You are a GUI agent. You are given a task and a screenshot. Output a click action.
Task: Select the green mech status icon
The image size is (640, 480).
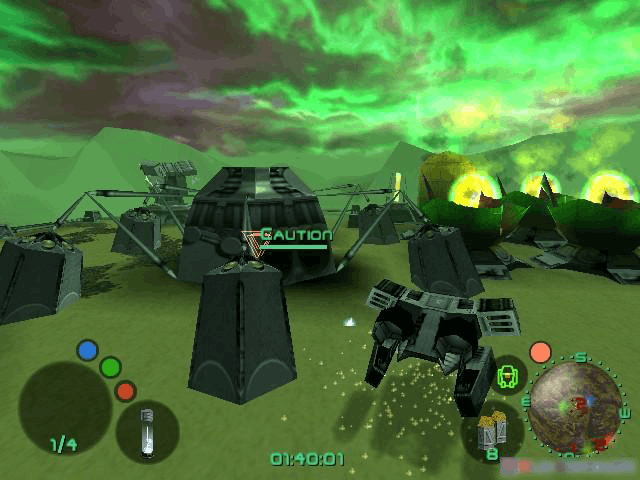coord(509,376)
